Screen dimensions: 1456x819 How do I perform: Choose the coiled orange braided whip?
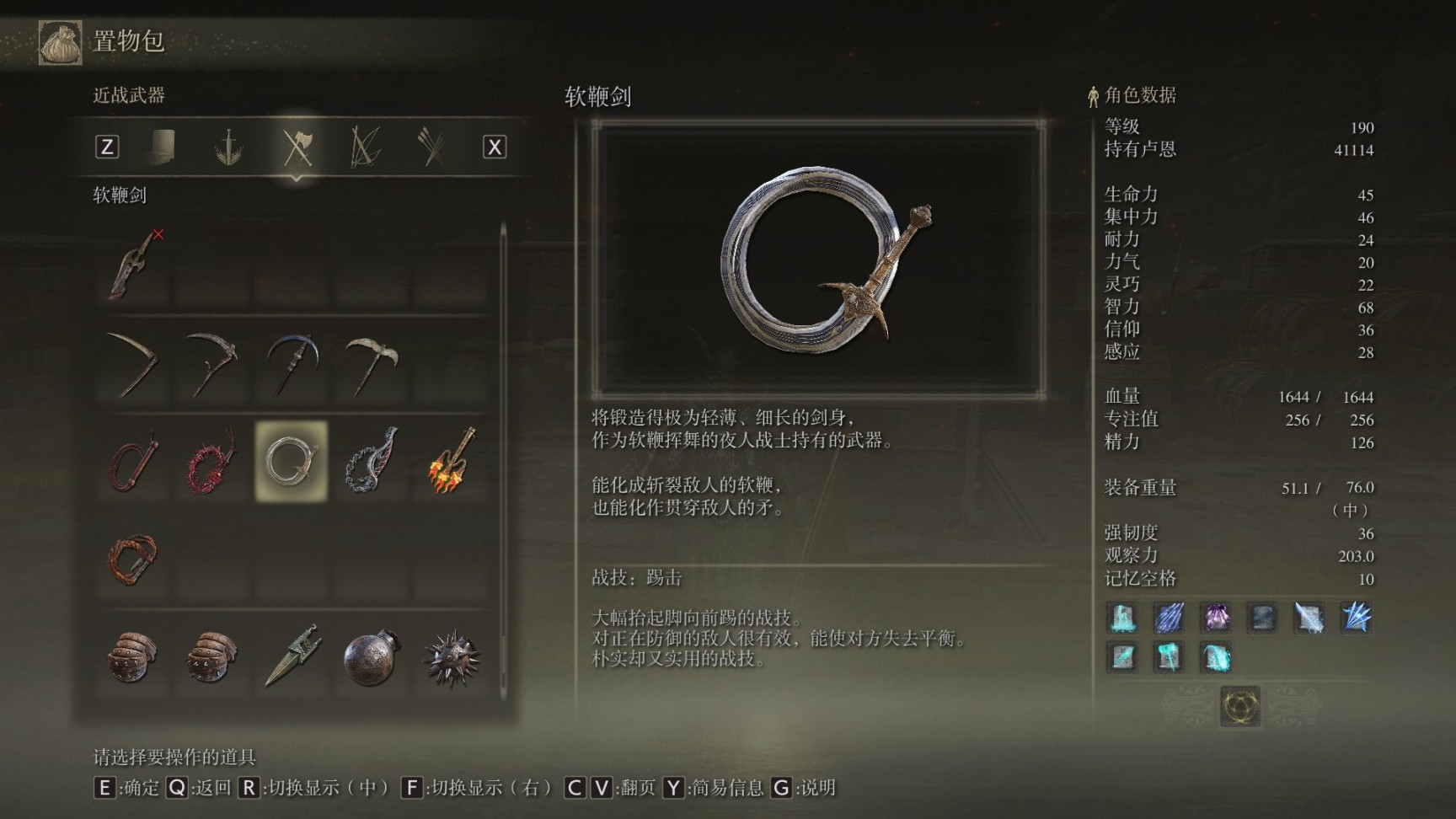[x=133, y=559]
